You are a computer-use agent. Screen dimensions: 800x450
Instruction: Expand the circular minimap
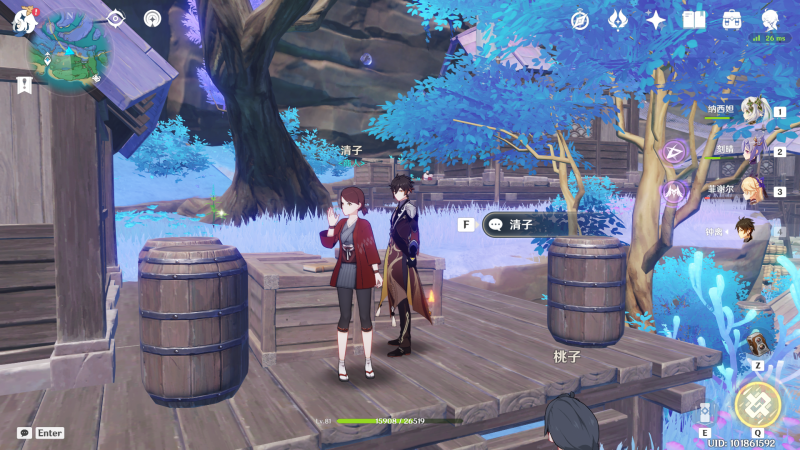(x=71, y=52)
